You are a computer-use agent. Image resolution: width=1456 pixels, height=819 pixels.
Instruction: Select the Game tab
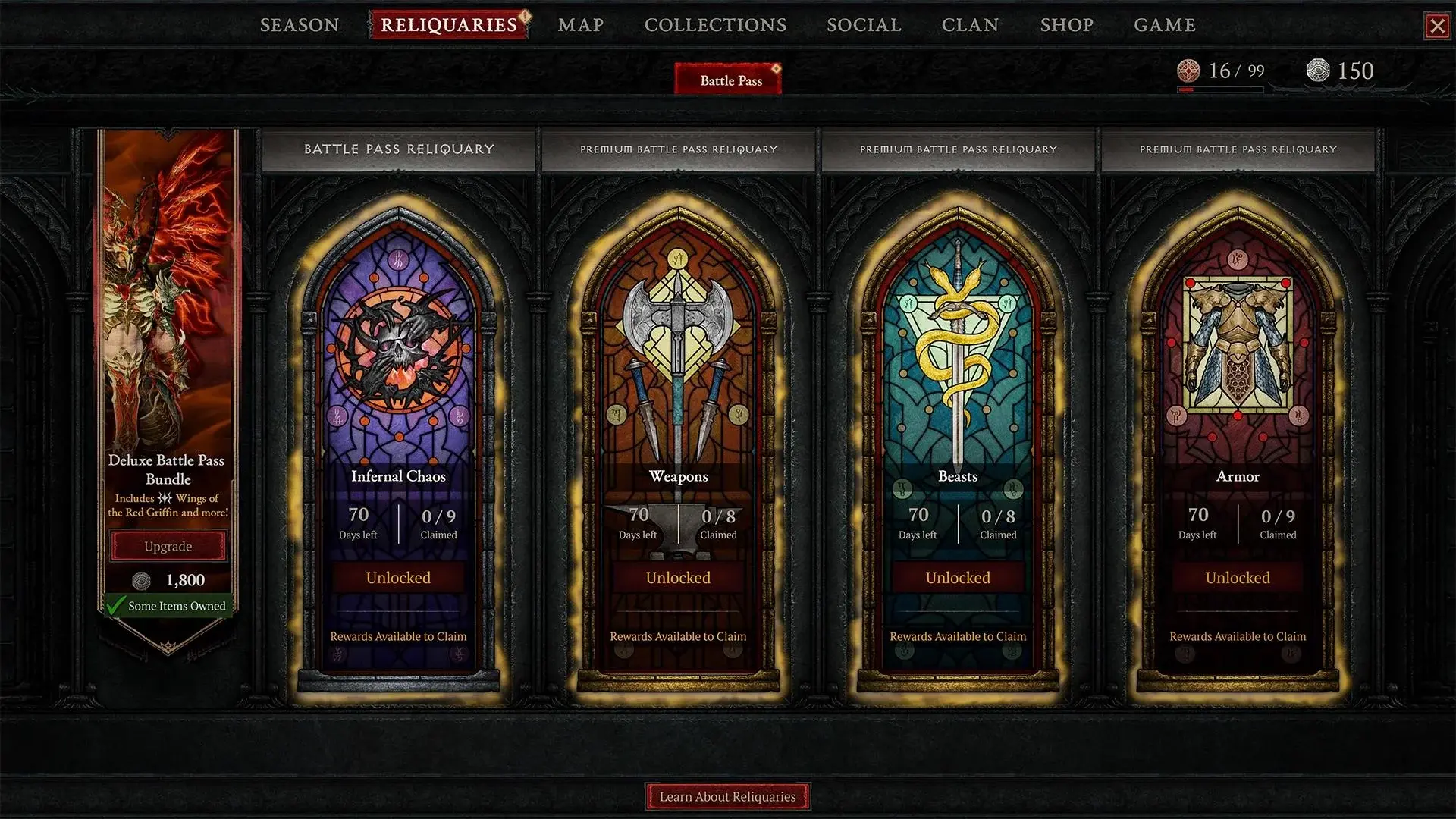1165,25
